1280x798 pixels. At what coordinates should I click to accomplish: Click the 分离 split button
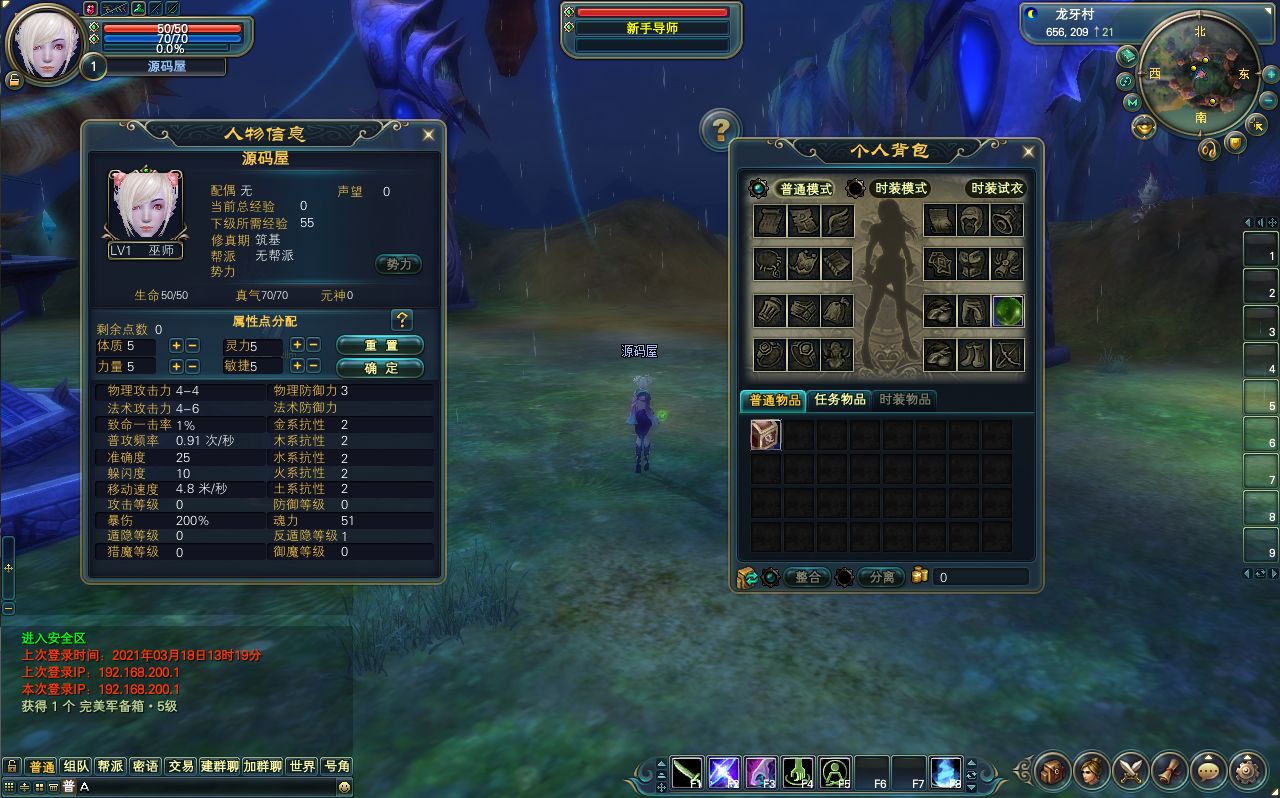coord(881,577)
